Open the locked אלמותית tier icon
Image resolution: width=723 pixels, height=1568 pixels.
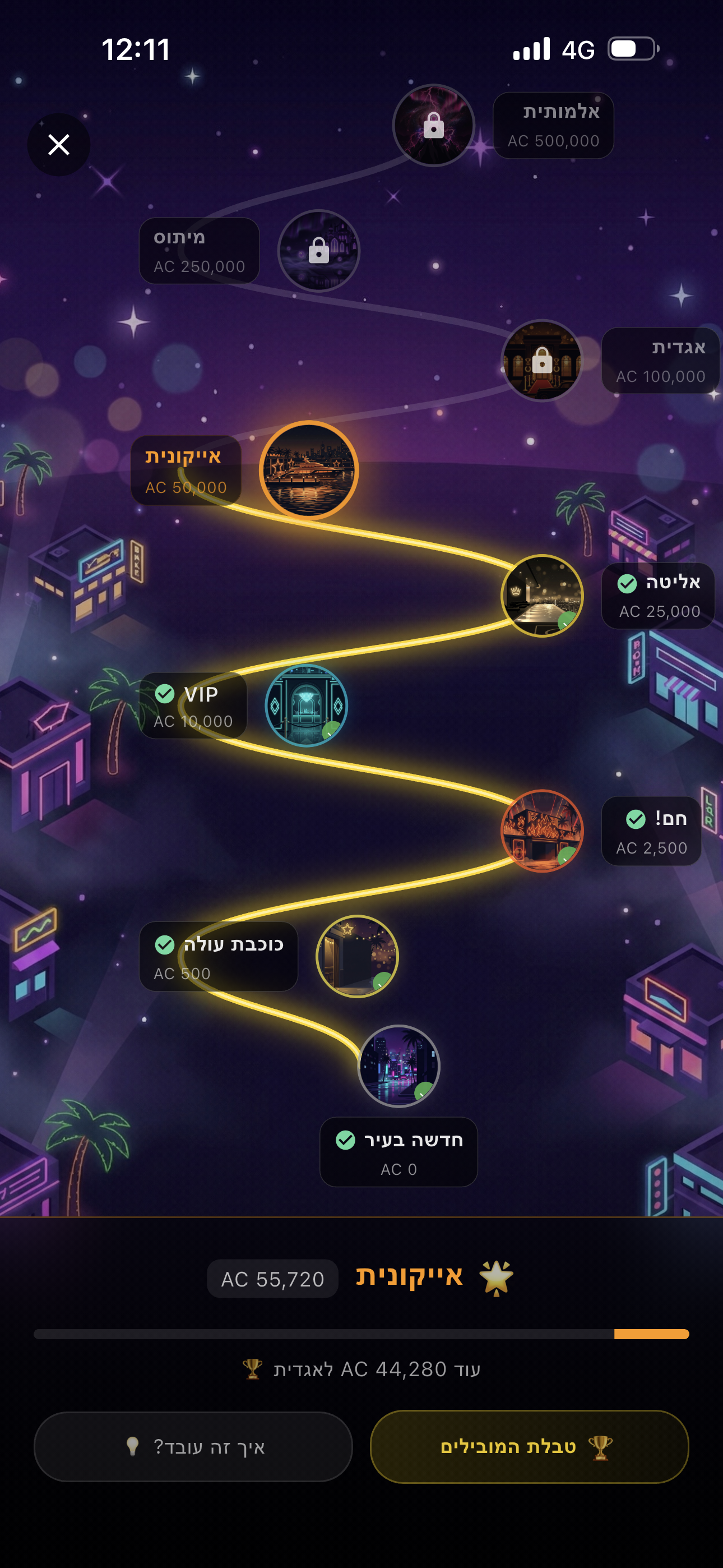433,126
